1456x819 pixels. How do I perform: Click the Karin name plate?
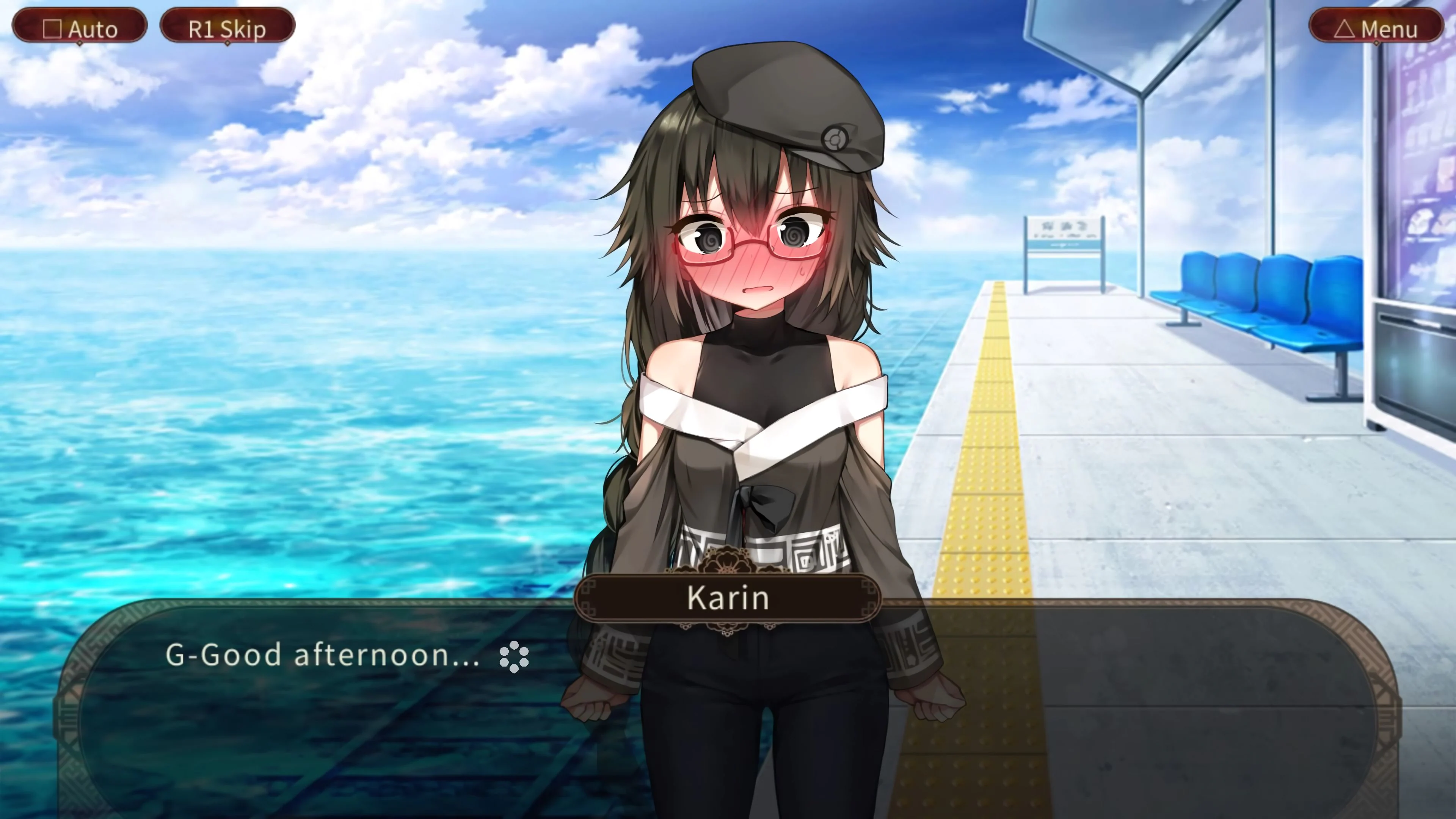tap(728, 598)
